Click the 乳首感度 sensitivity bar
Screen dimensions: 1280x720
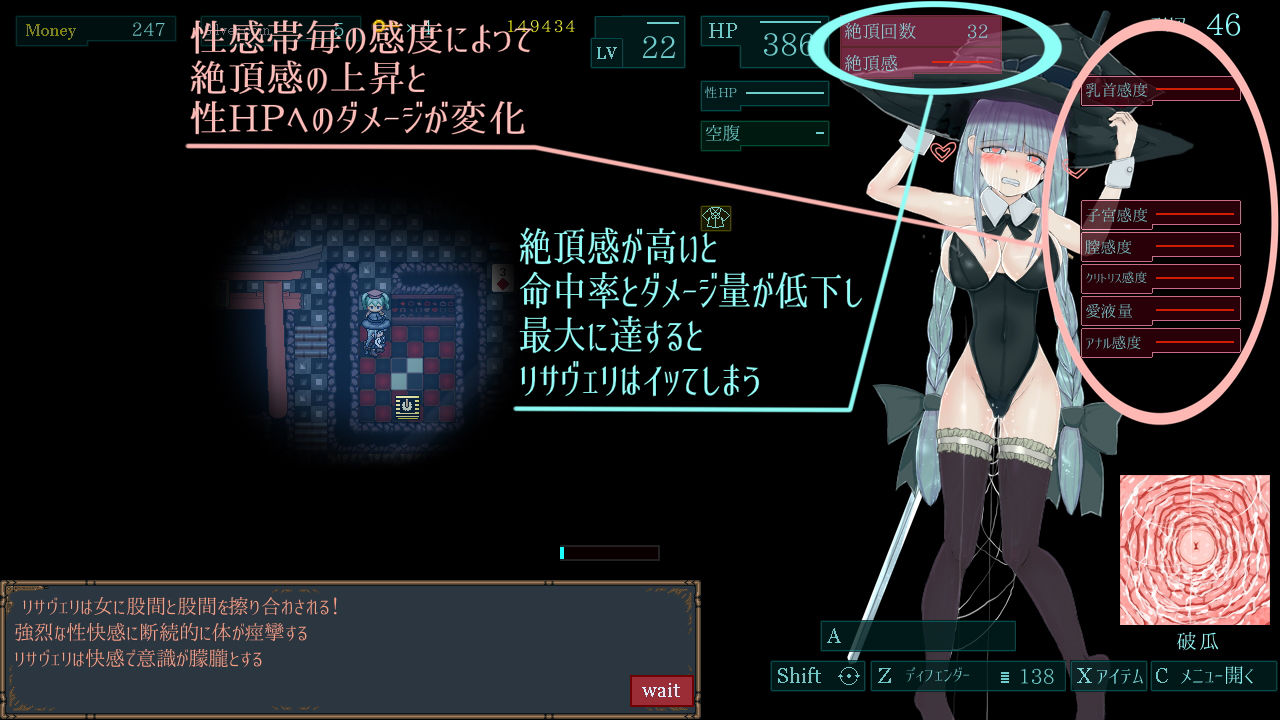click(x=1160, y=90)
